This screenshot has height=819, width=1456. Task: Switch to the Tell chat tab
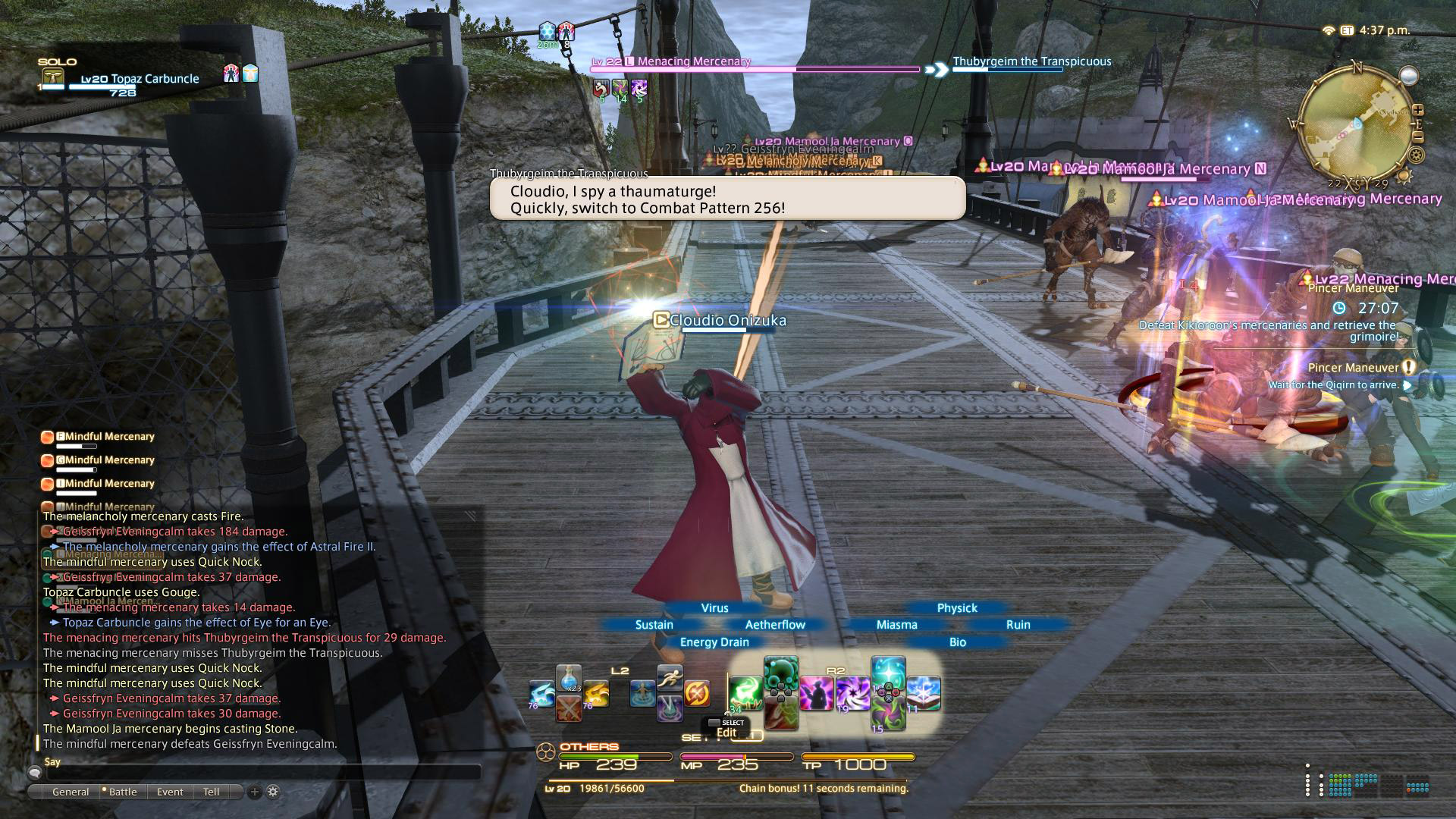point(211,792)
